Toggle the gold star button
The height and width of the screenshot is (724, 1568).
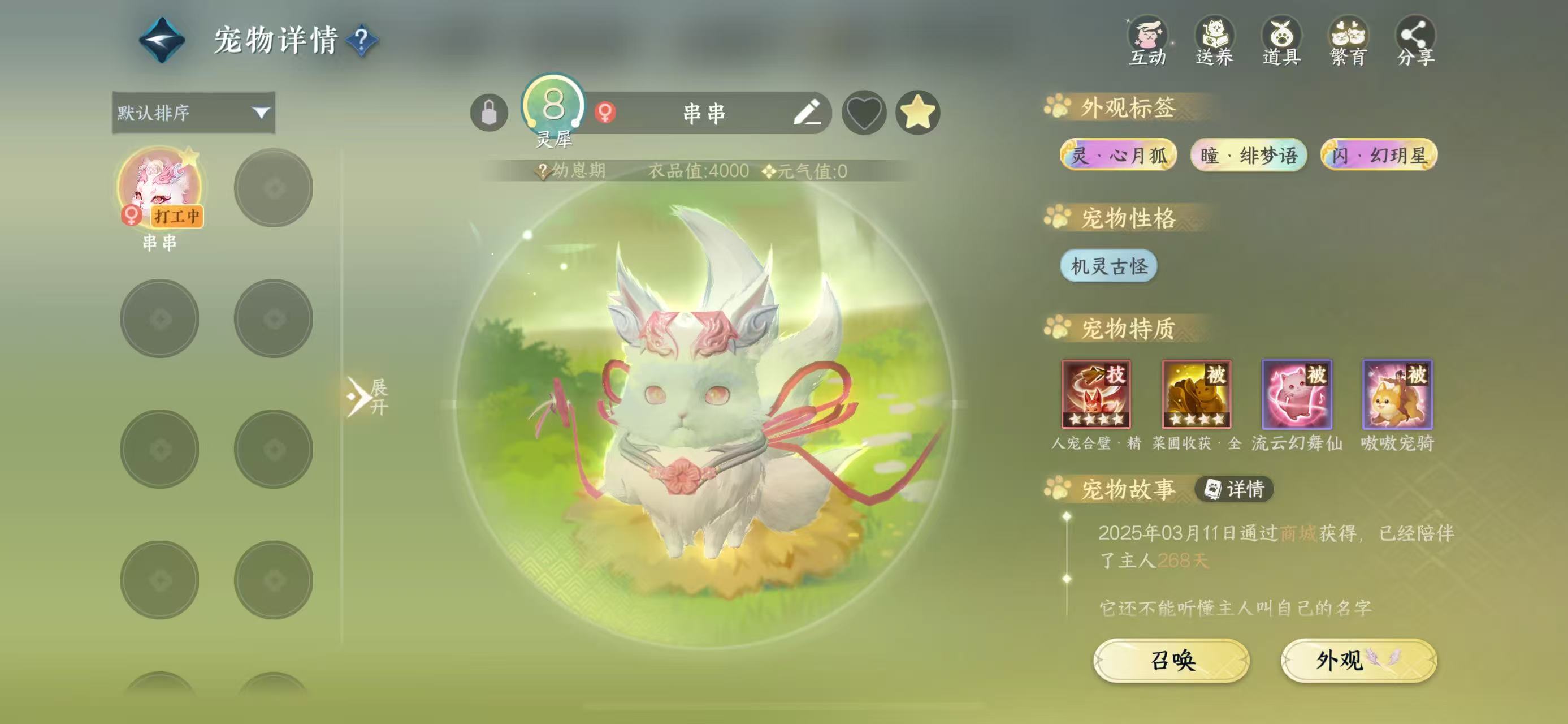918,113
